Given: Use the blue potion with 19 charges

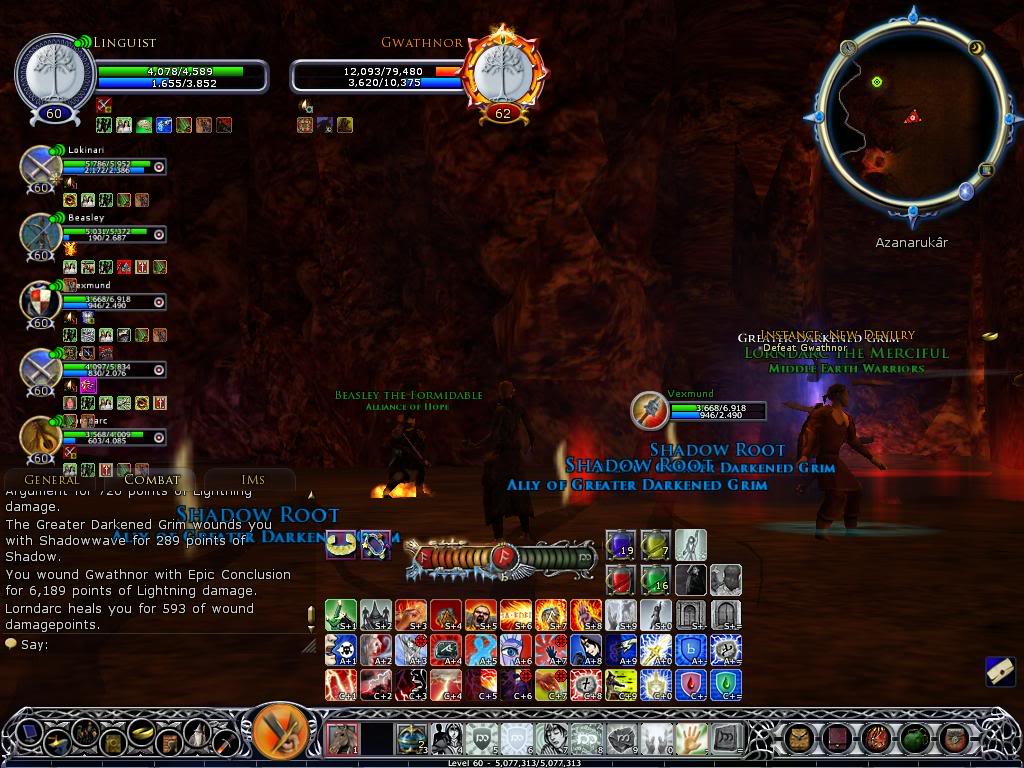Looking at the screenshot, I should coord(620,545).
